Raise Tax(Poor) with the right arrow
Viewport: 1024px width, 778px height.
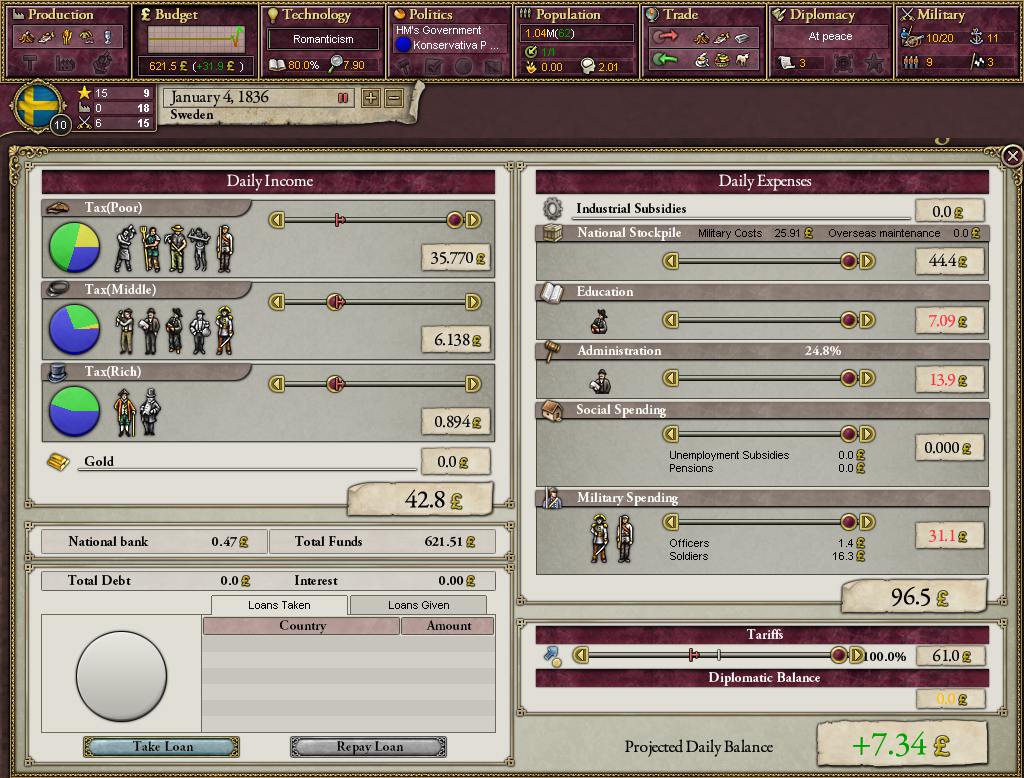coord(474,220)
